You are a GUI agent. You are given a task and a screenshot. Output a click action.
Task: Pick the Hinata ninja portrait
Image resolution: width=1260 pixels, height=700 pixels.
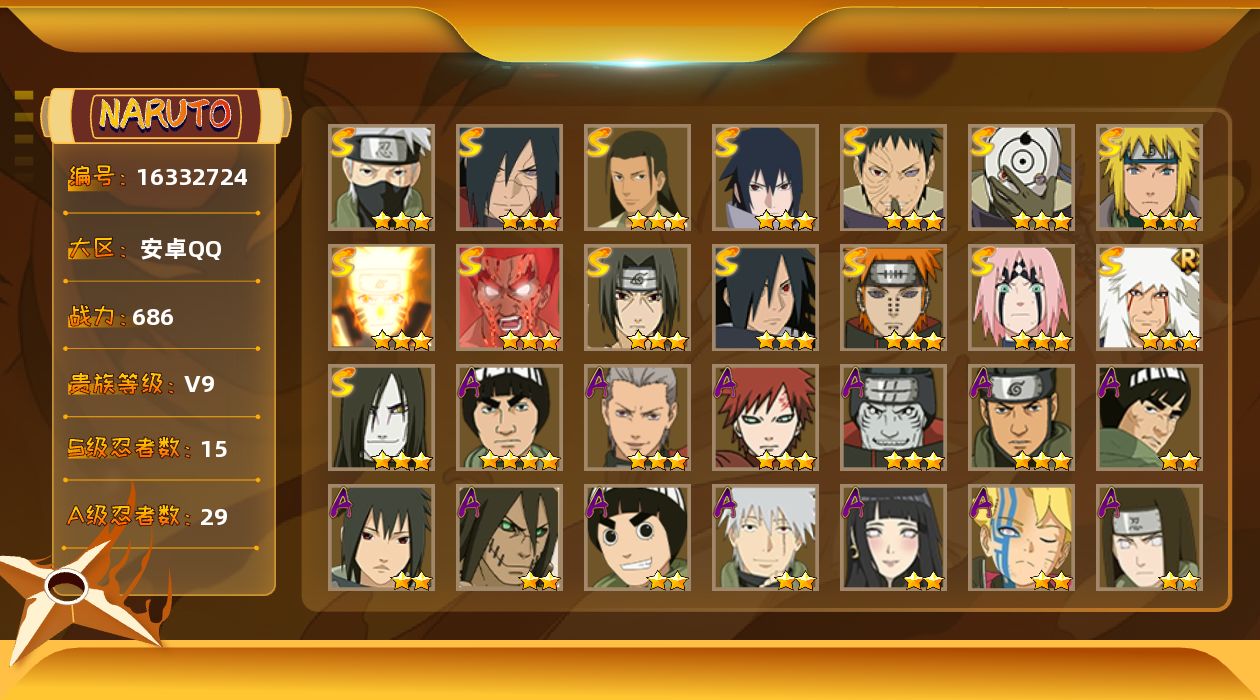coord(893,538)
